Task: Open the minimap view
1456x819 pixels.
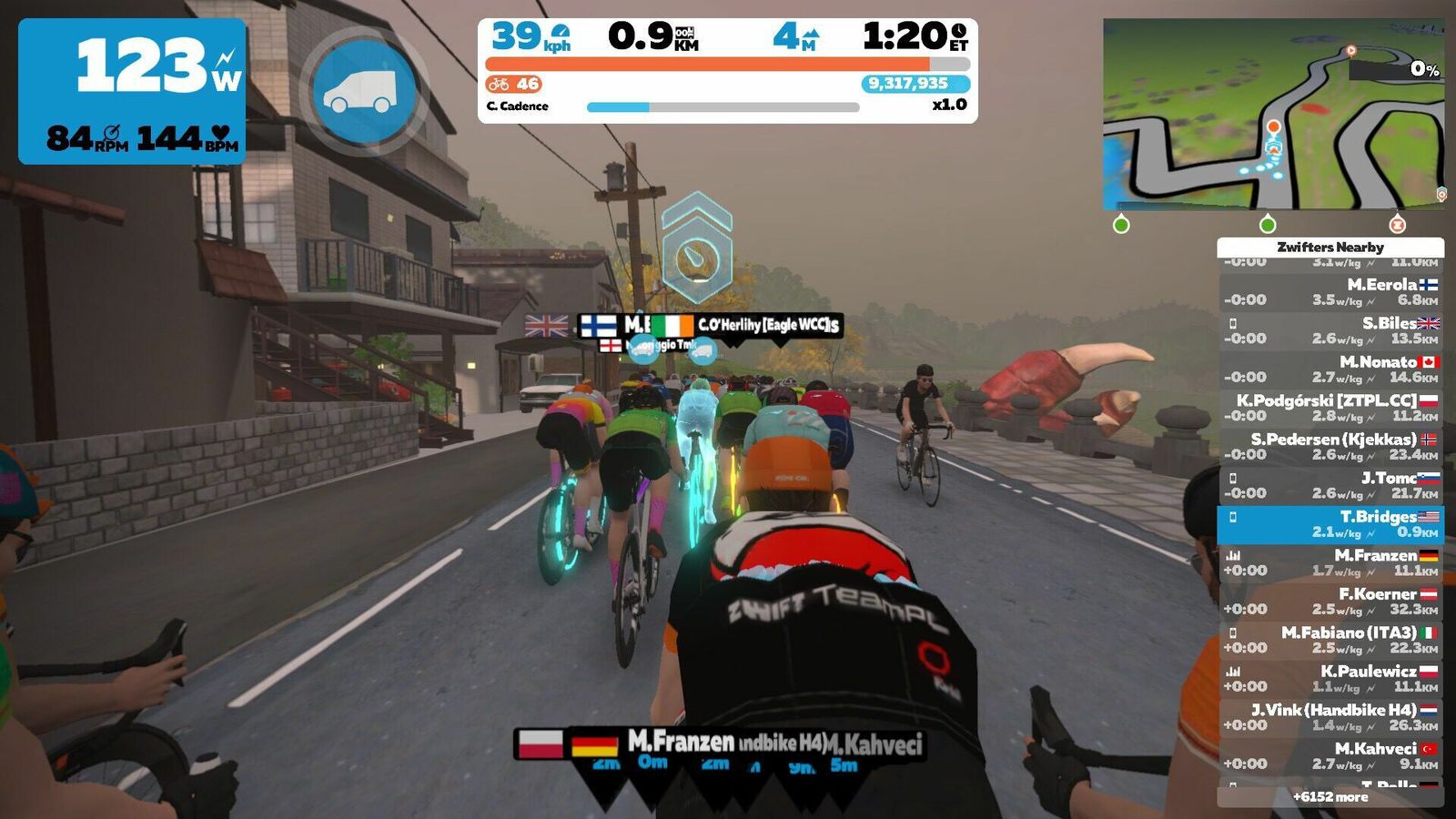Action: (1272, 115)
